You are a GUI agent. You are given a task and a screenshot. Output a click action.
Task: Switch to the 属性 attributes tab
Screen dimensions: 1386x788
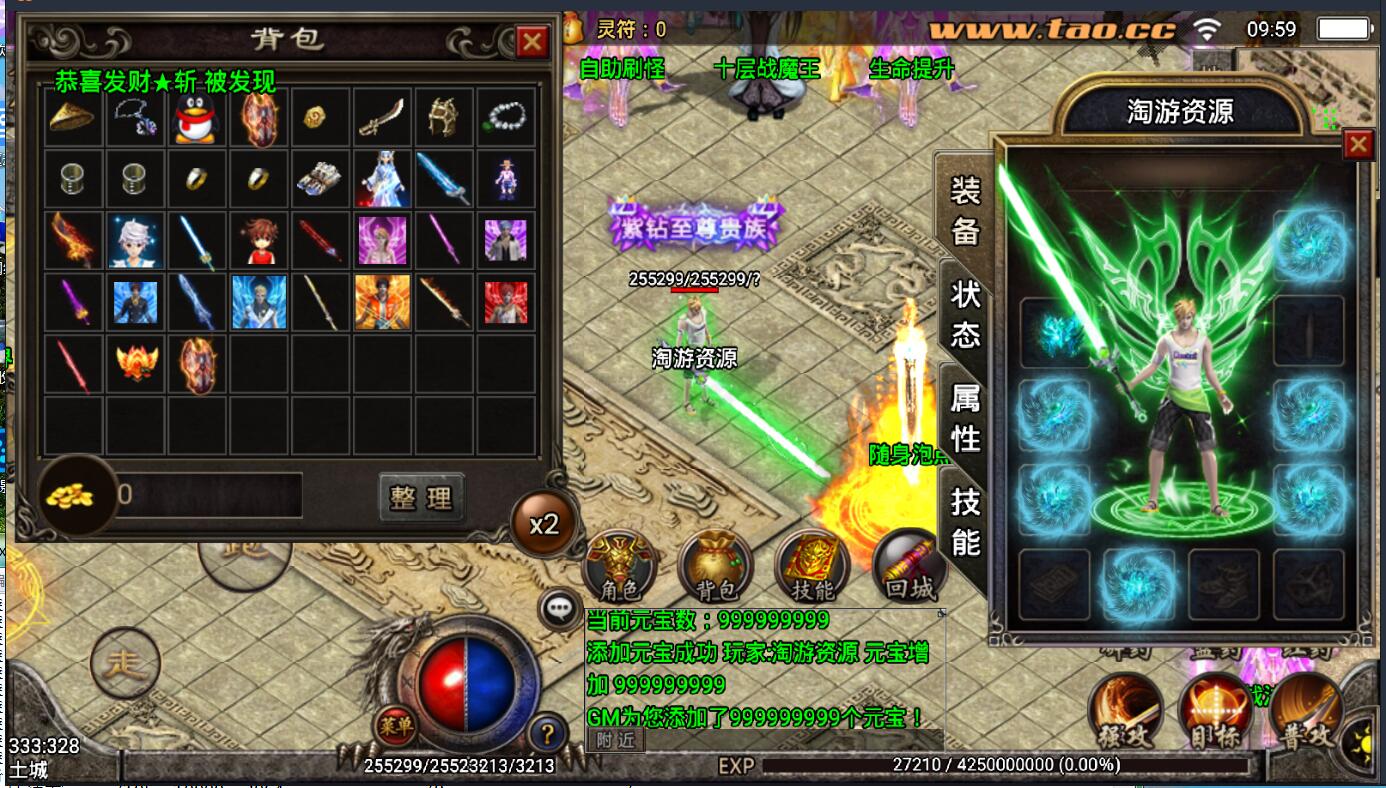tap(965, 417)
